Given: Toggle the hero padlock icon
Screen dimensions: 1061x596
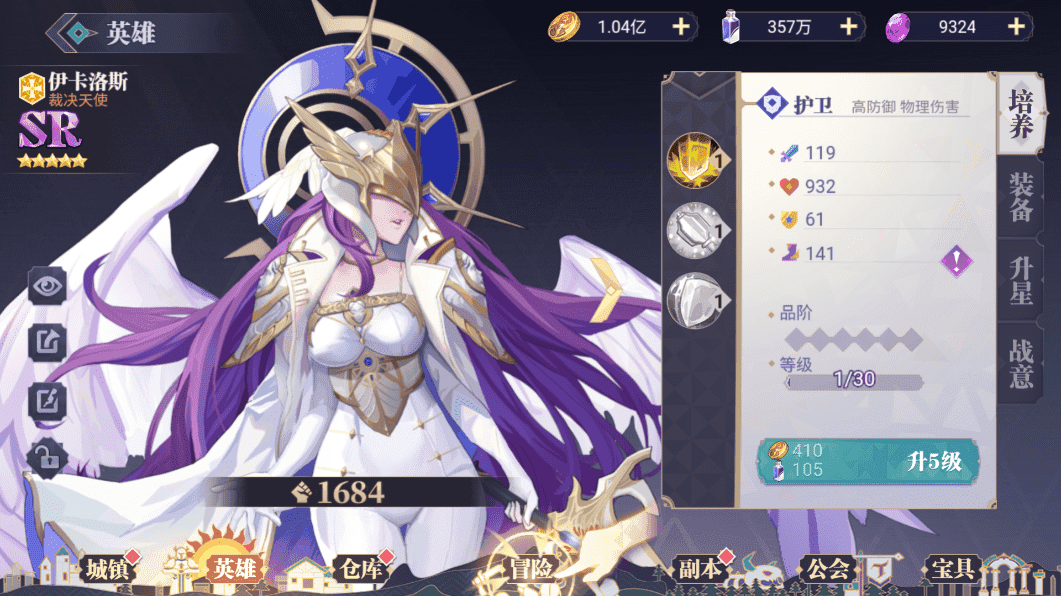Looking at the screenshot, I should pos(47,457).
